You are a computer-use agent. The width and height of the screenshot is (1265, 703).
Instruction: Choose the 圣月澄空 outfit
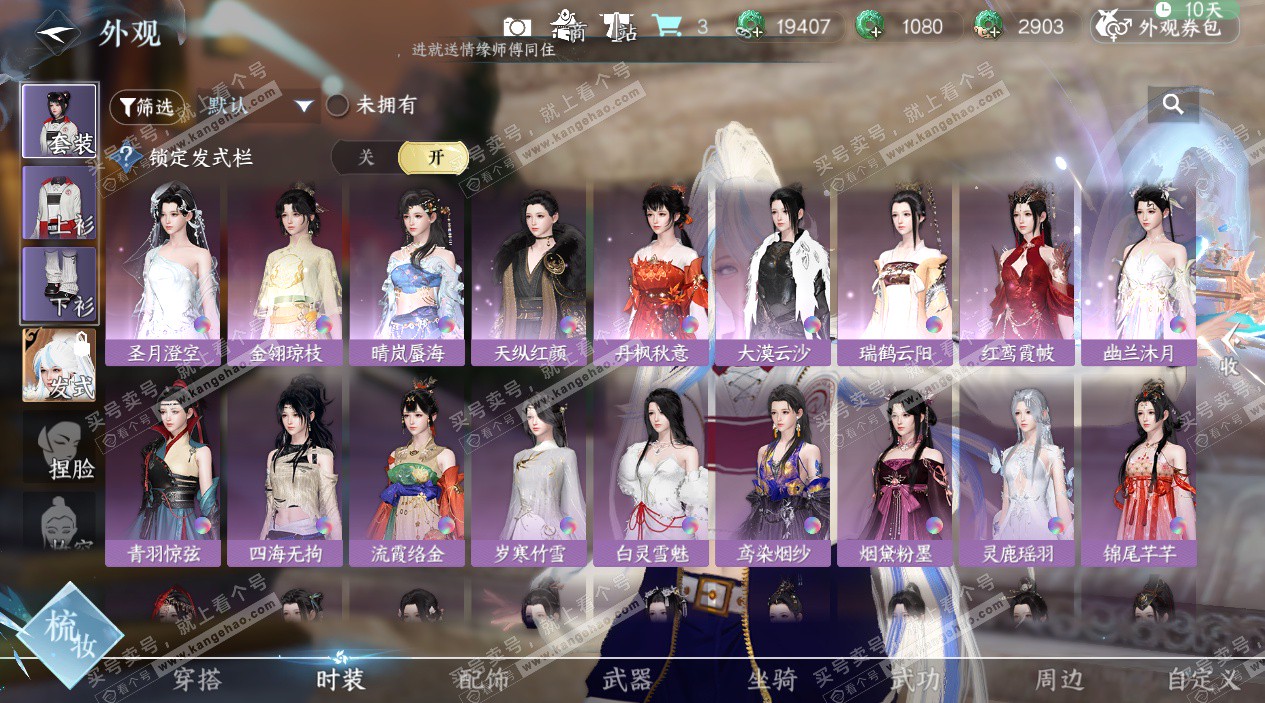163,270
